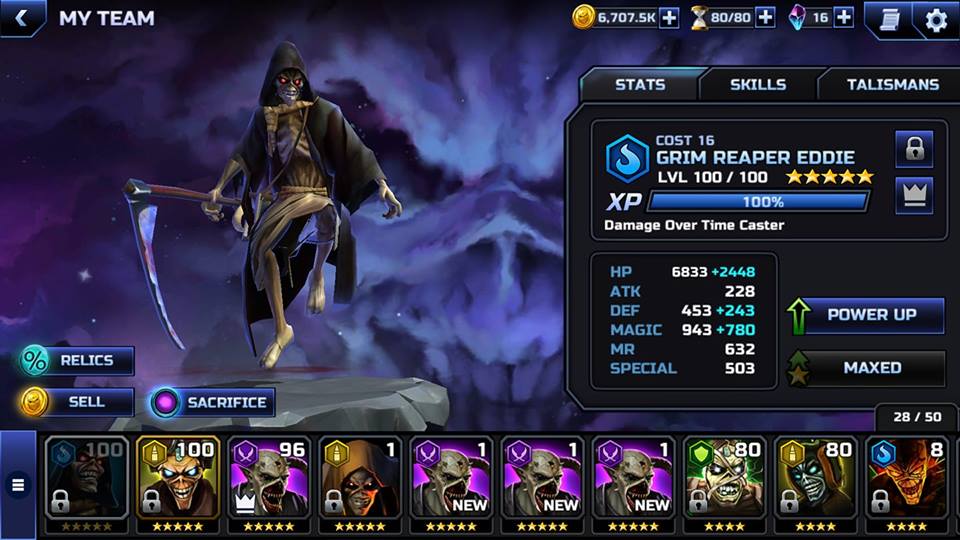Open the roster list menu button
960x540 pixels.
click(x=18, y=486)
